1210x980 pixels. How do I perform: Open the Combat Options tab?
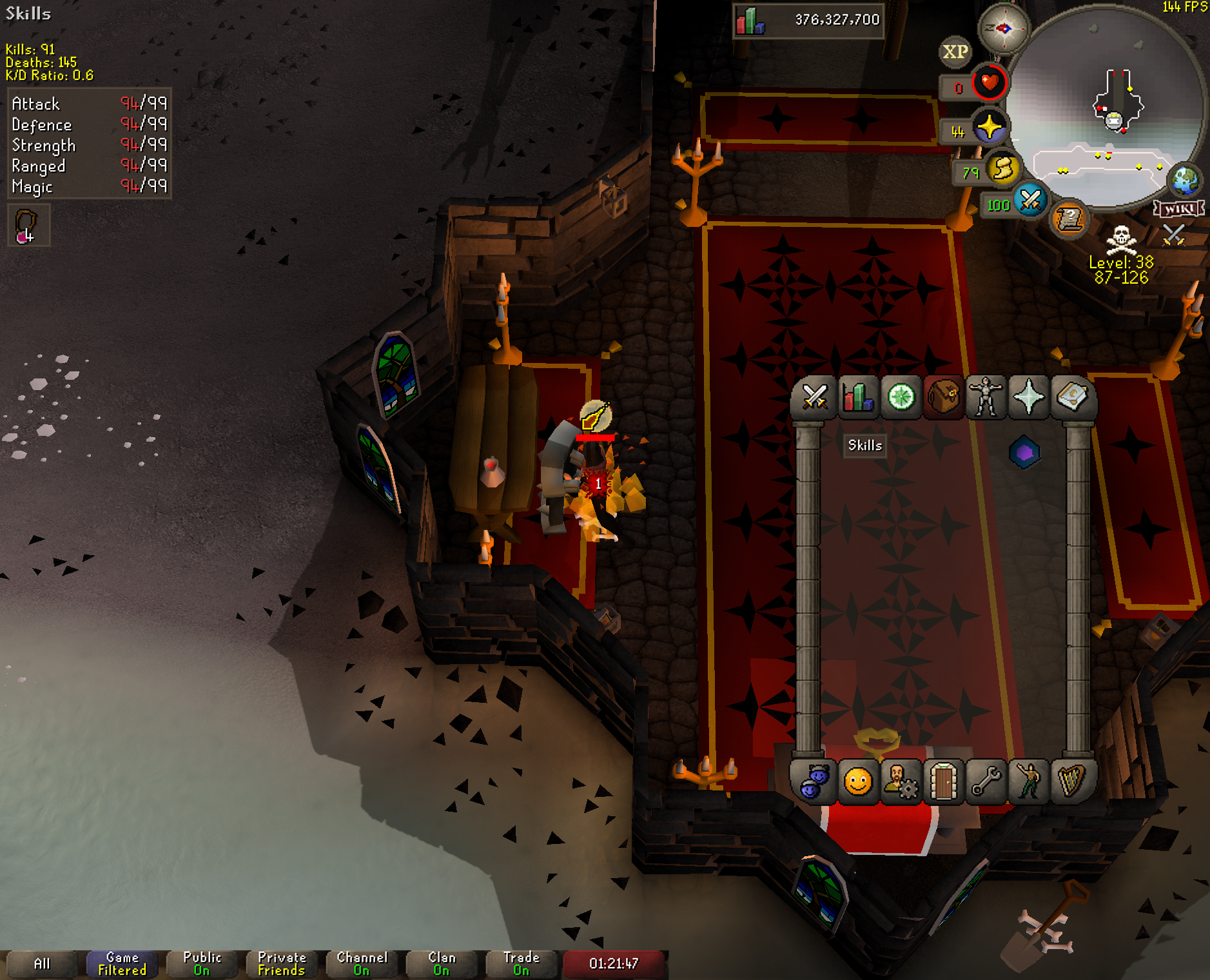[x=815, y=397]
